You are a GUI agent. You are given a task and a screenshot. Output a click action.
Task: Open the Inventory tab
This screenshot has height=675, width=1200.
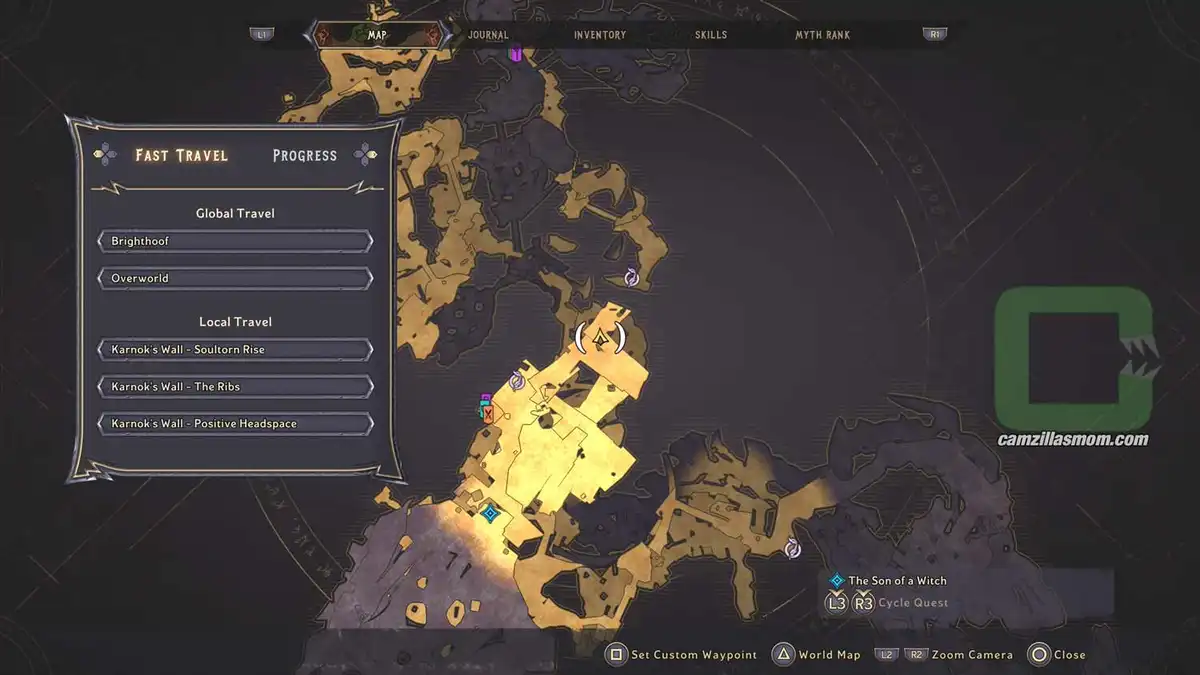pos(600,35)
